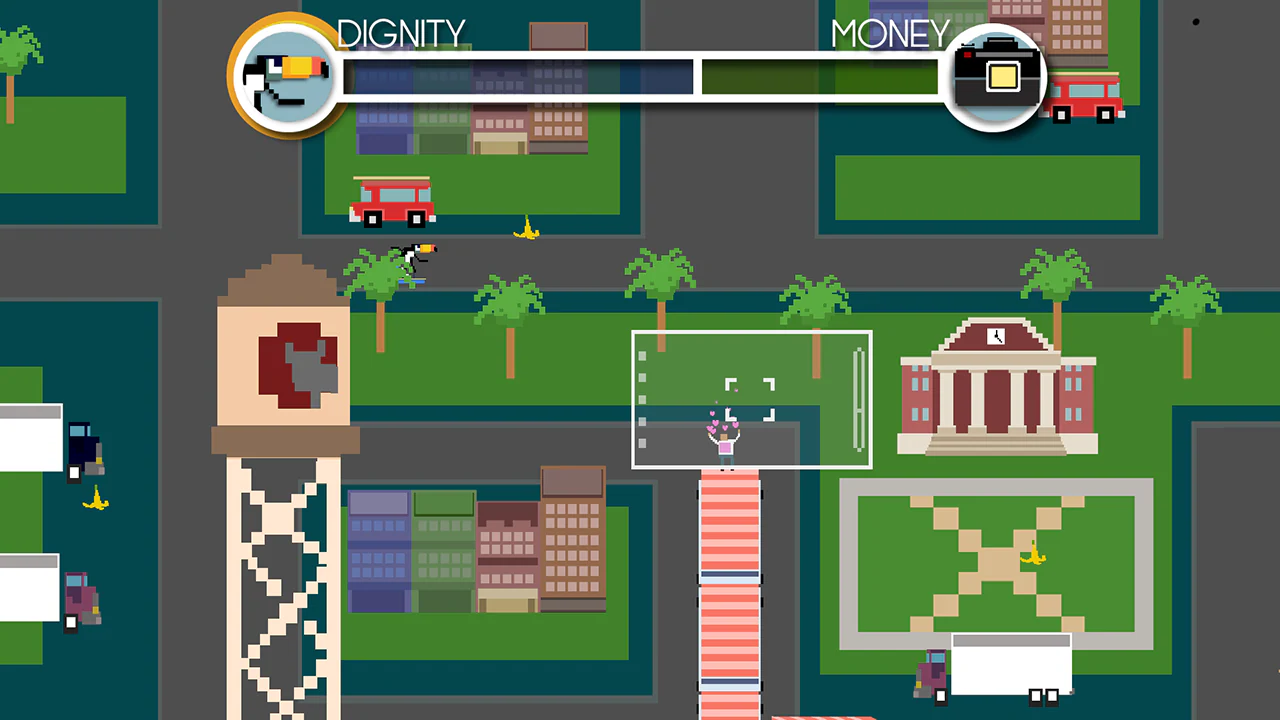Click the clock icon atop the museum pediment
This screenshot has width=1280, height=720.
[996, 336]
